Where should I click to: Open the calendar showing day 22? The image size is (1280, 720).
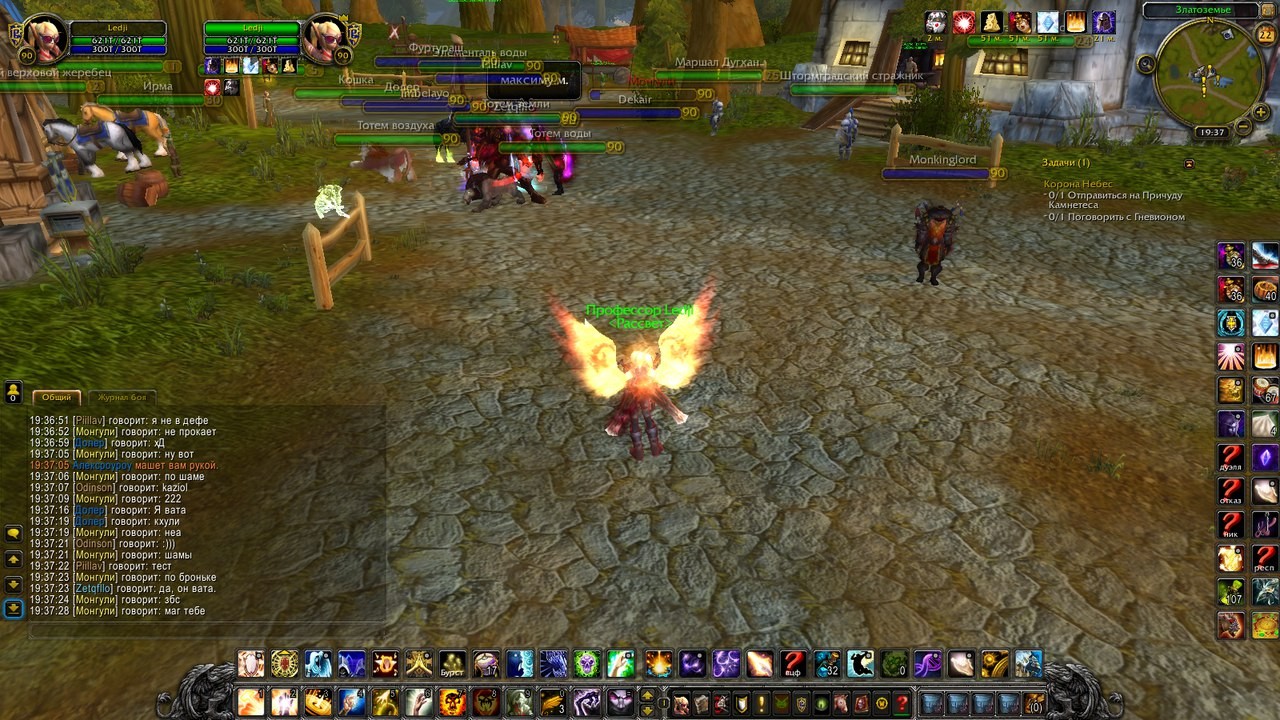tap(1265, 35)
